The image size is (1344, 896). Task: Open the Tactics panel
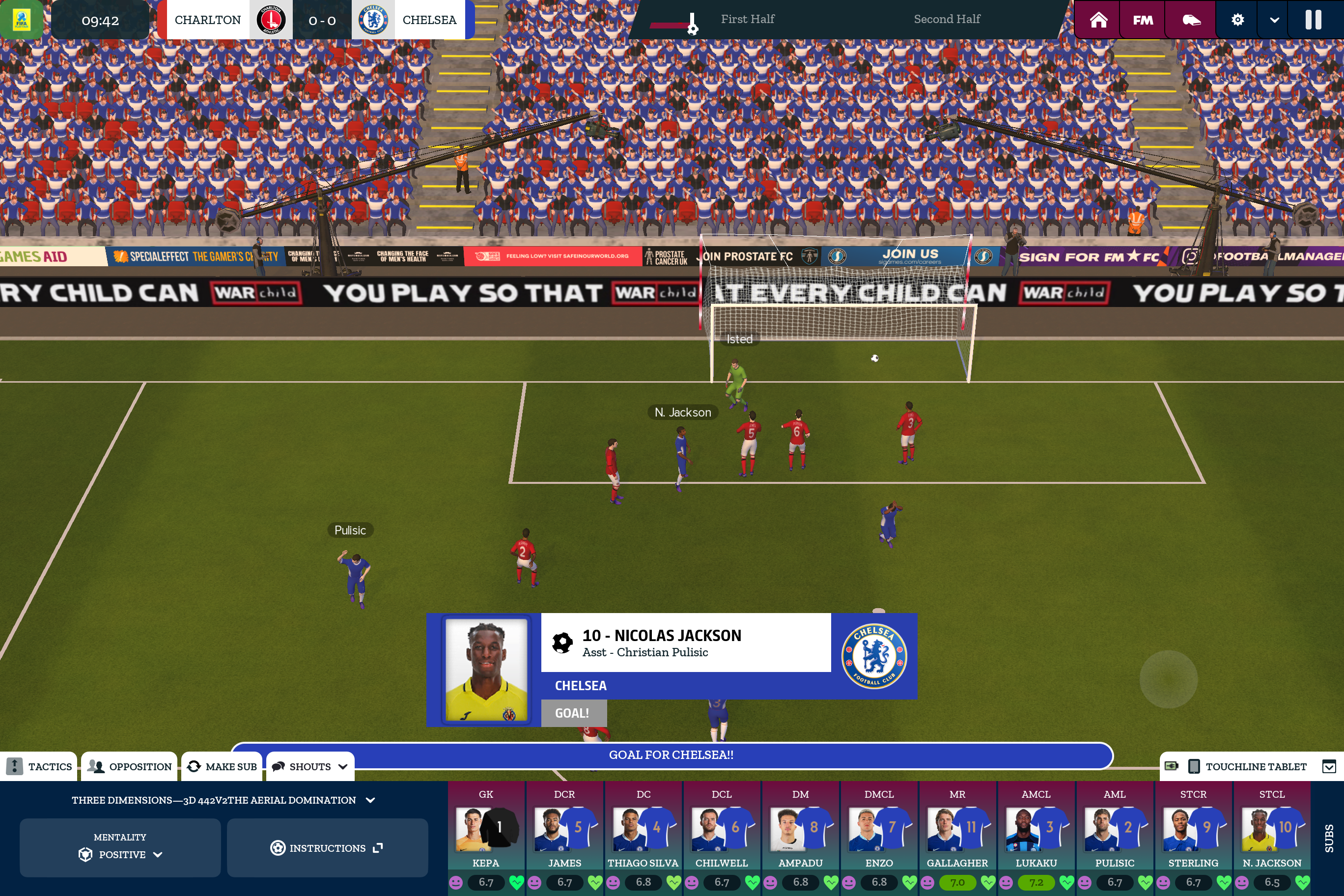coord(39,766)
